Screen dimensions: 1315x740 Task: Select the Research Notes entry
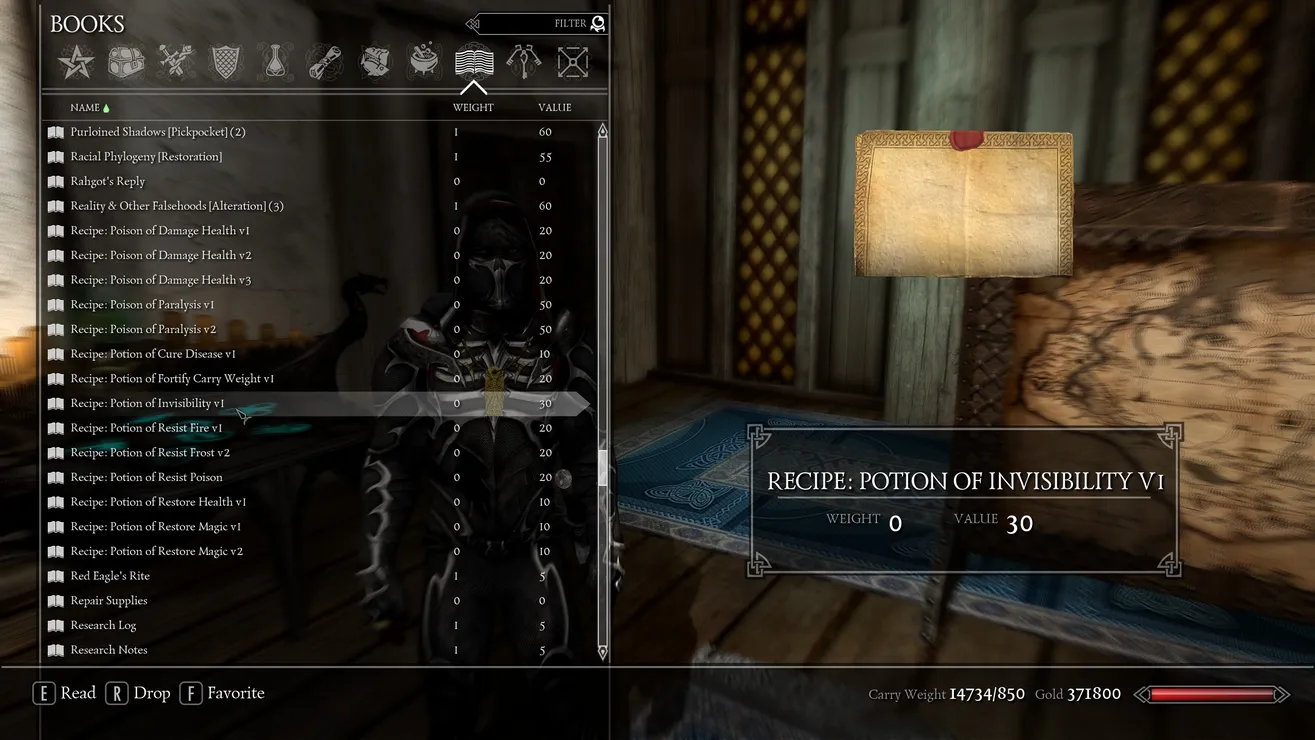(108, 650)
